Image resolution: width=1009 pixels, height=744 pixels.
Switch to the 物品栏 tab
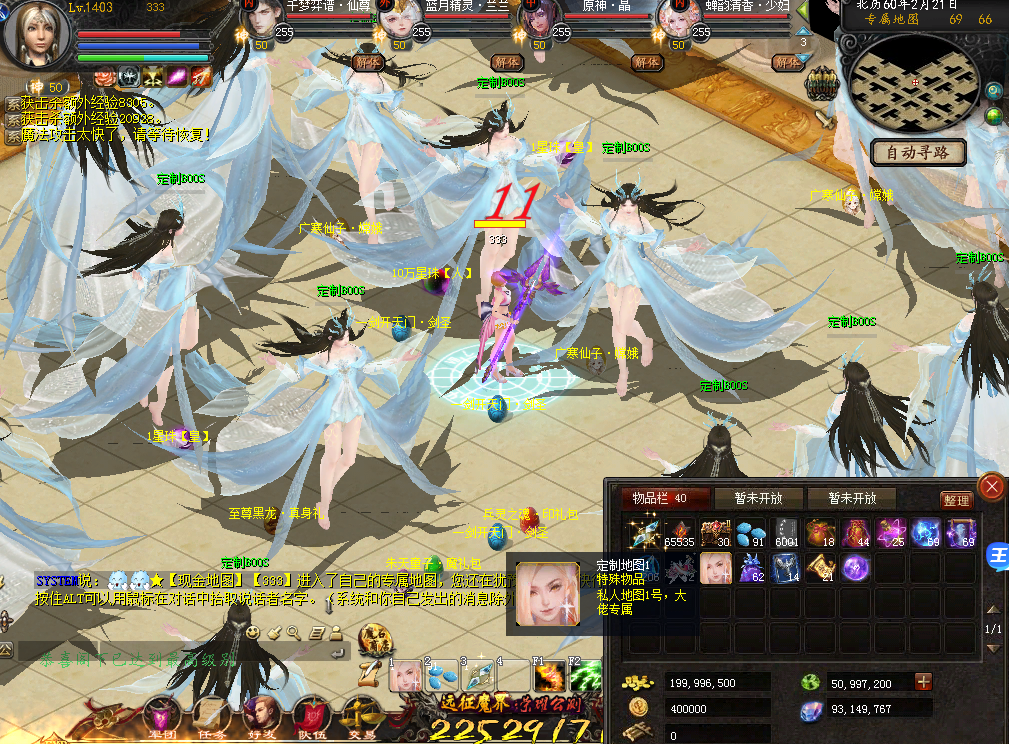pyautogui.click(x=666, y=498)
